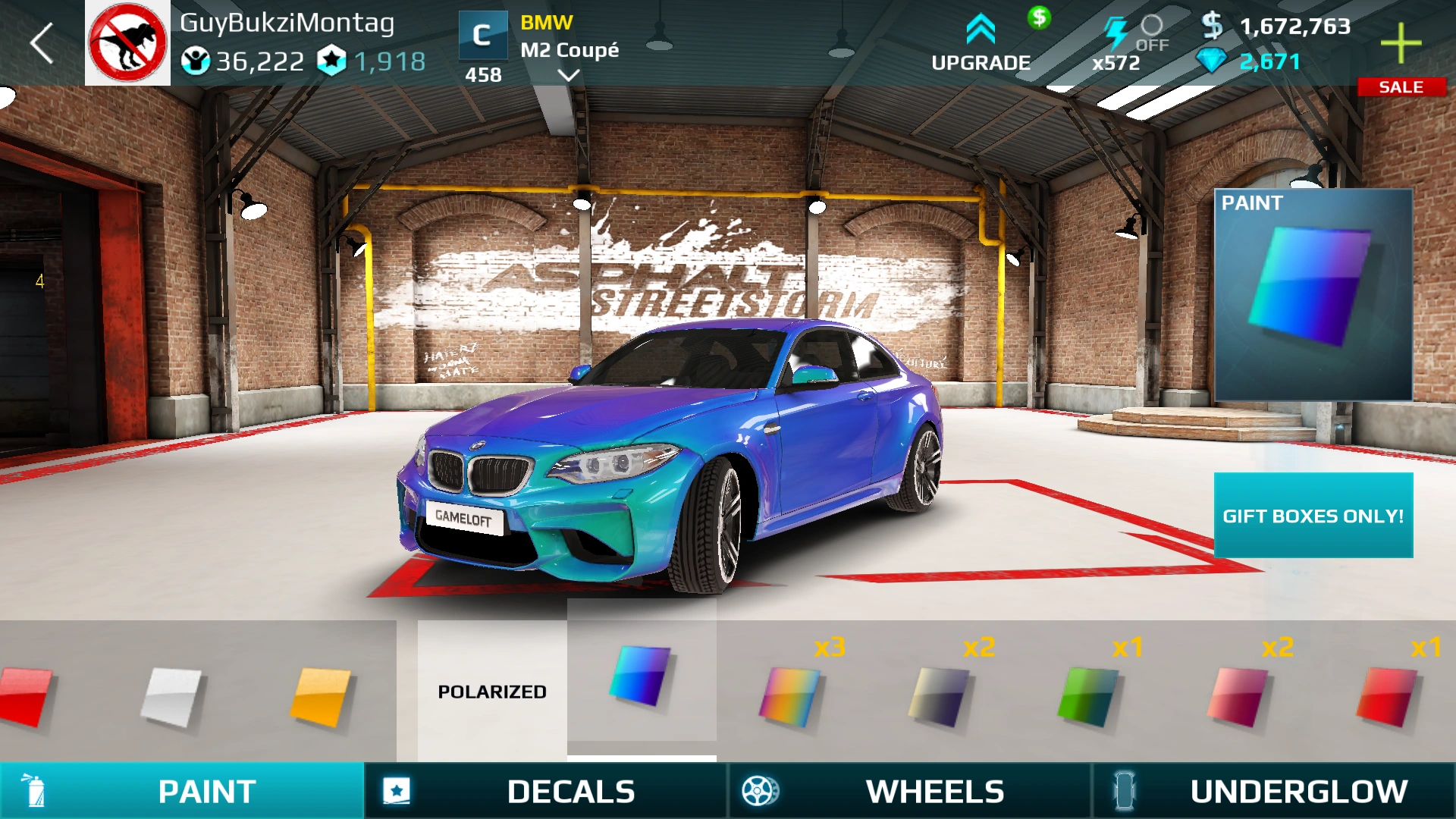Choose the grey-purple gradient paint
Viewport: 1456px width, 819px height.
[939, 695]
